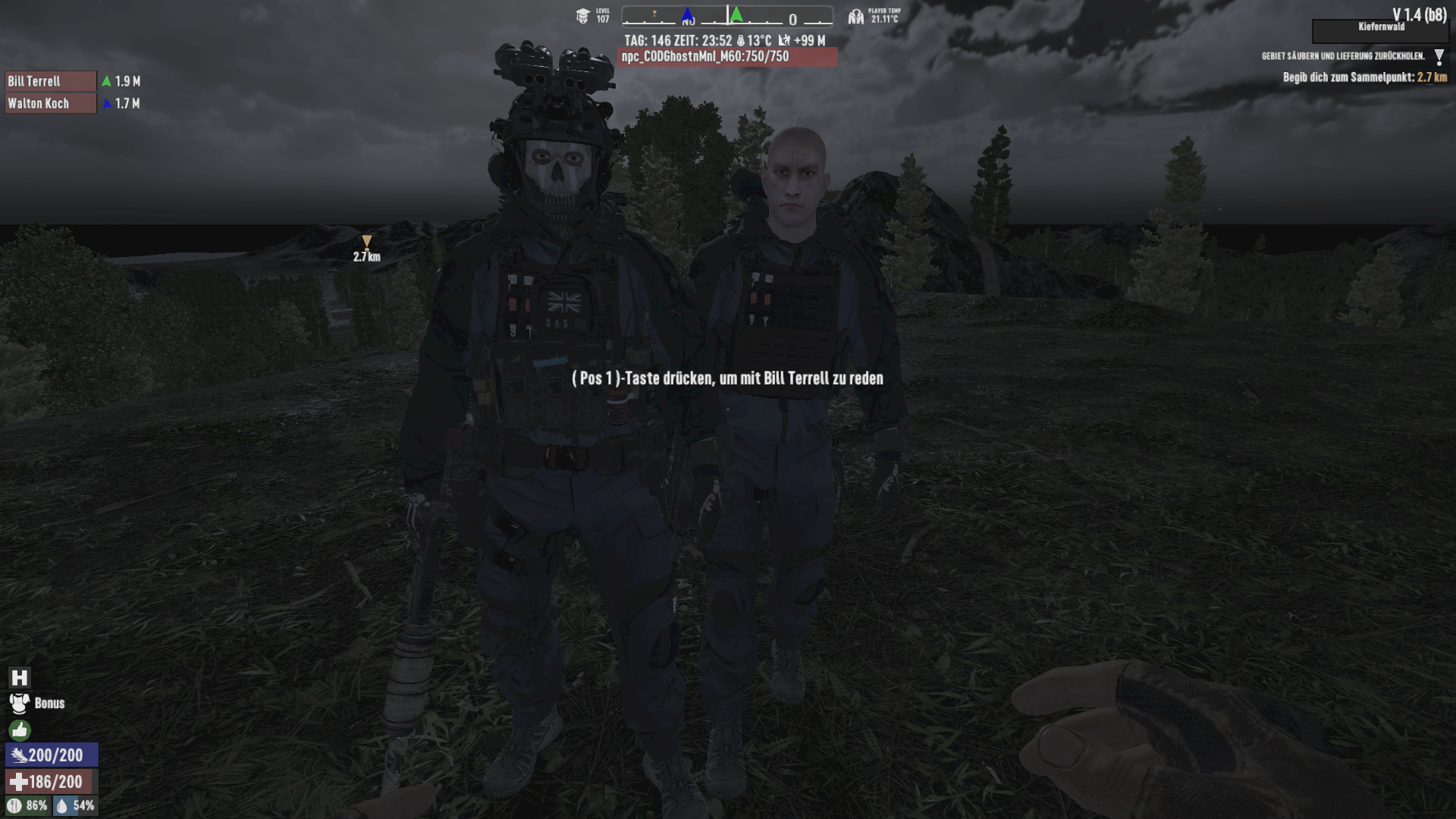Expand the mission objective waypoint chevron
Viewport: 1456px width, 819px height.
[1439, 55]
